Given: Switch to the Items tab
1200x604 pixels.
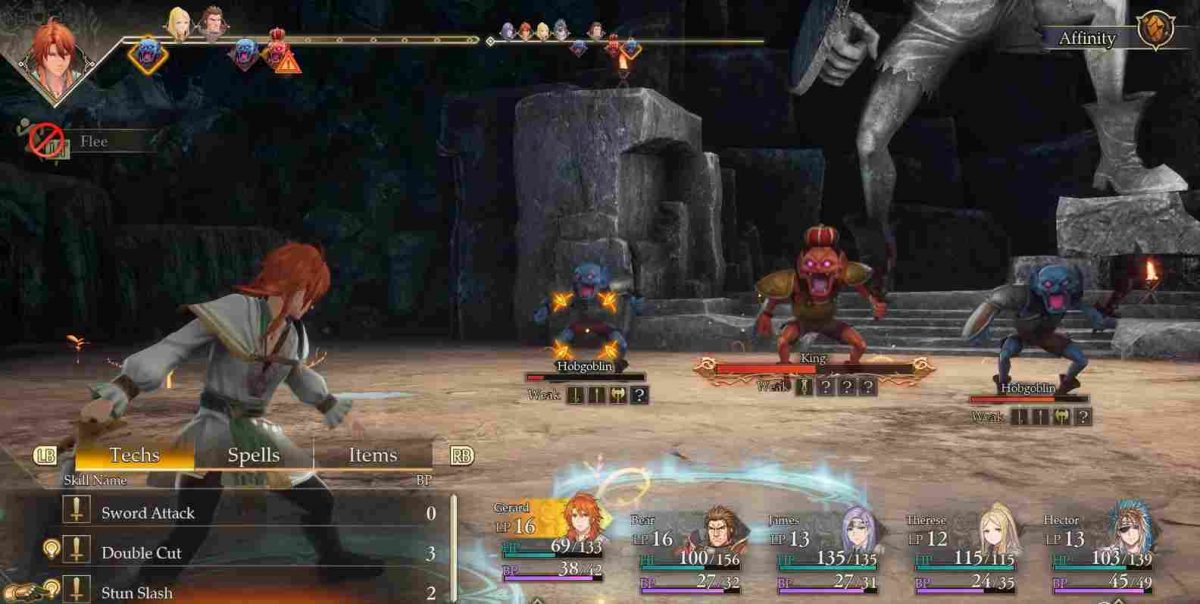Looking at the screenshot, I should (373, 456).
